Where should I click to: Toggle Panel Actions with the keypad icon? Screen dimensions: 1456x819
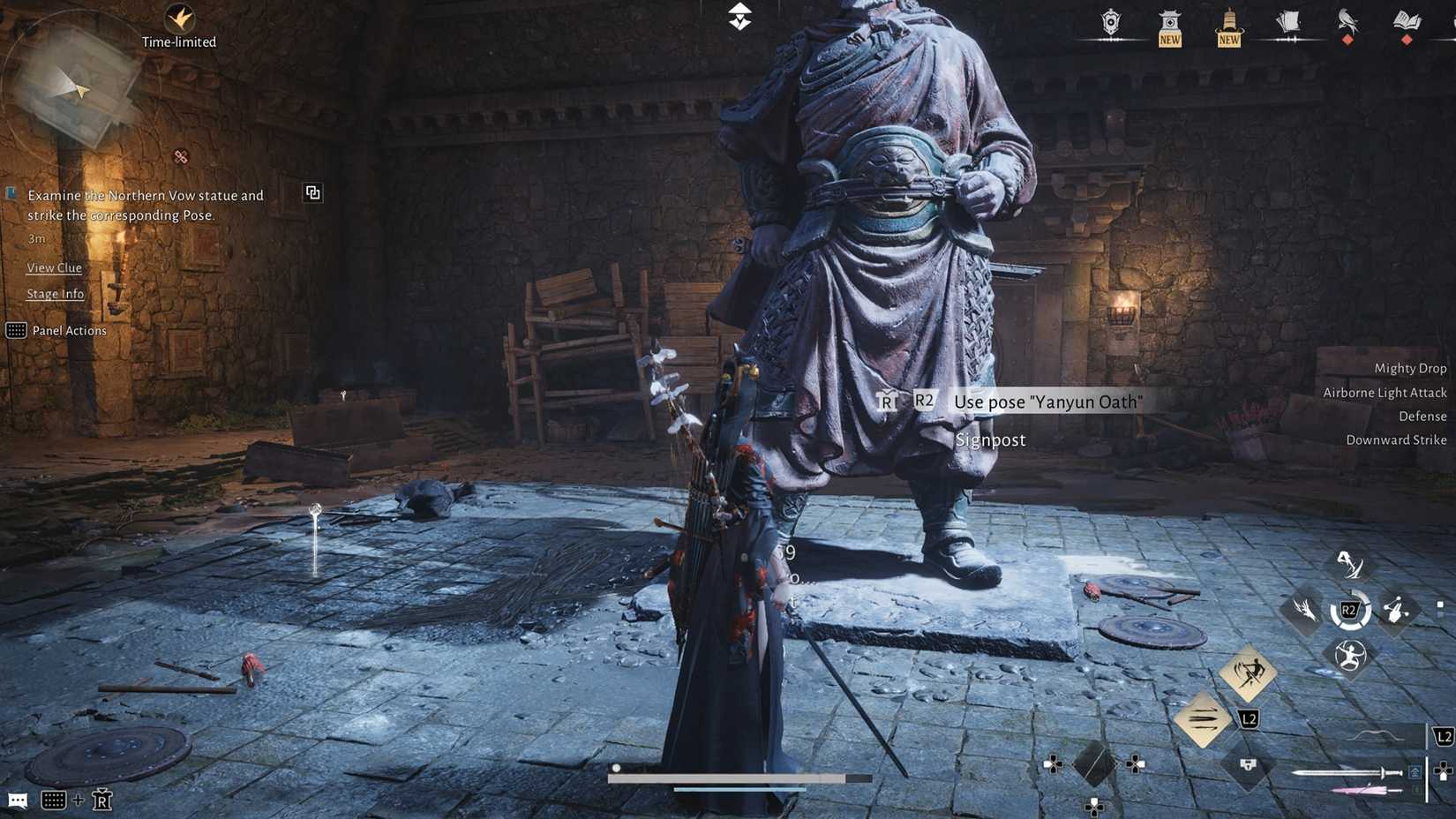click(x=16, y=330)
